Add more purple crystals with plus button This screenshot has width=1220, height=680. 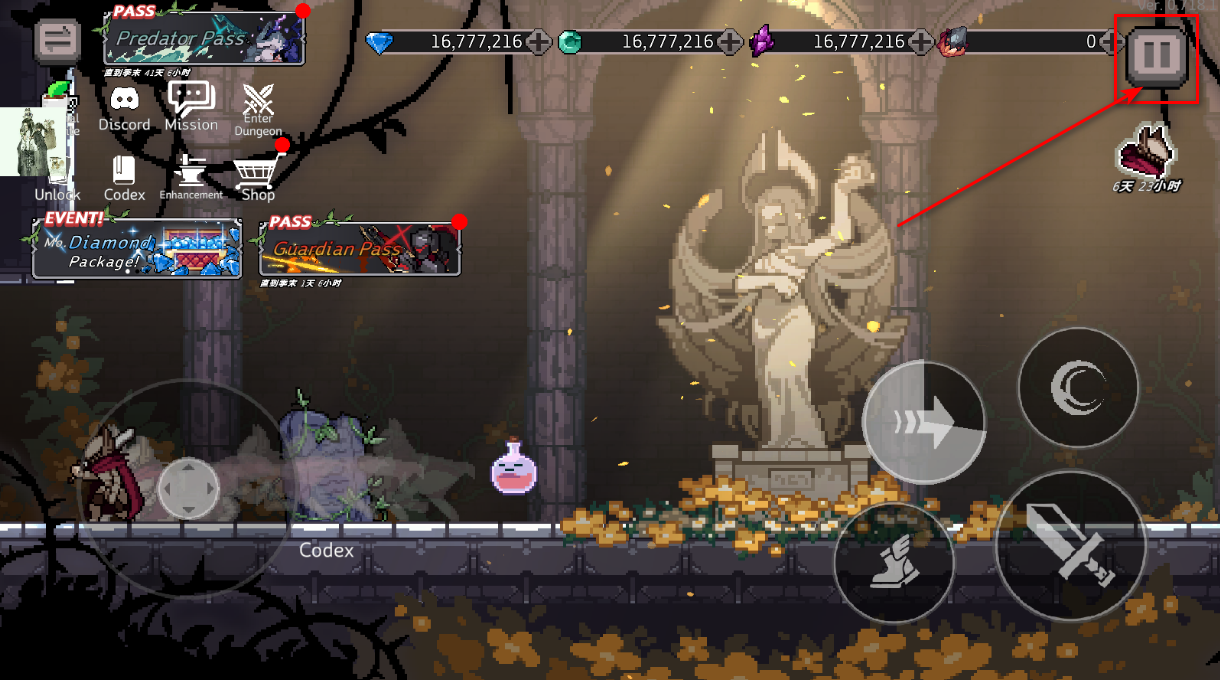[921, 42]
